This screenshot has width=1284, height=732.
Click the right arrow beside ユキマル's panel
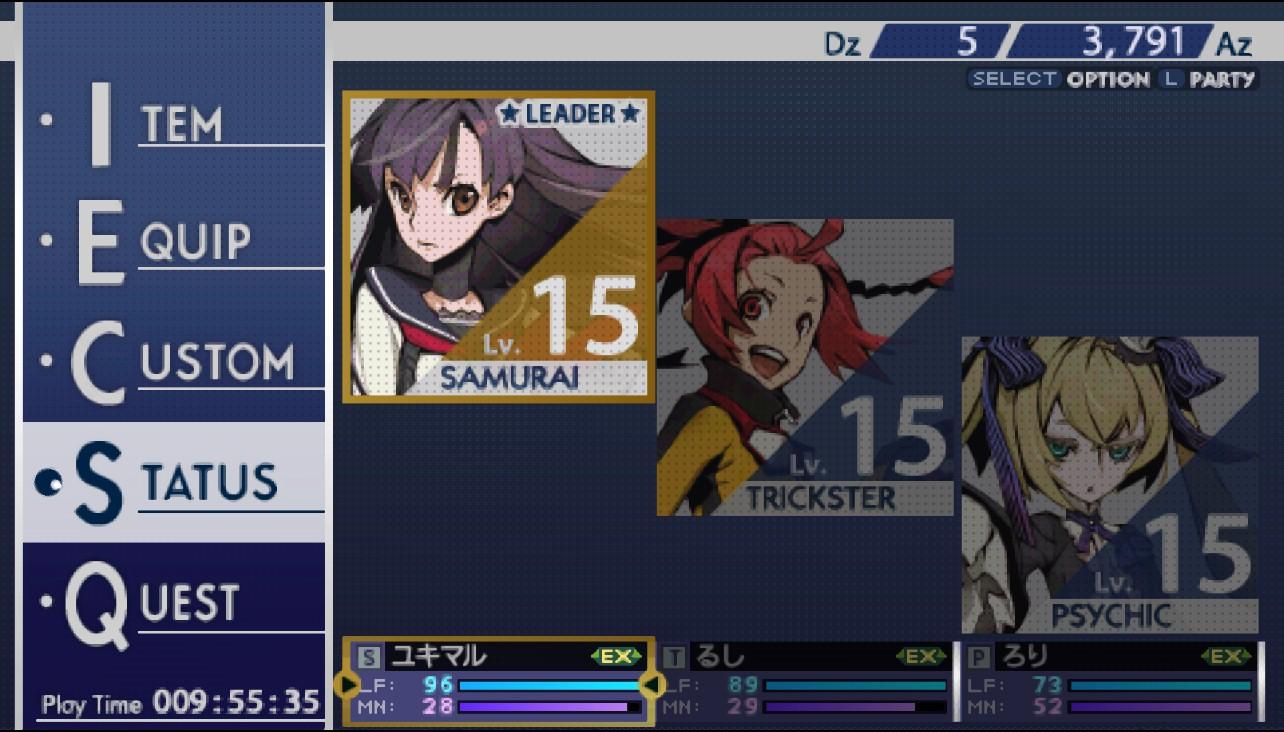[650, 684]
